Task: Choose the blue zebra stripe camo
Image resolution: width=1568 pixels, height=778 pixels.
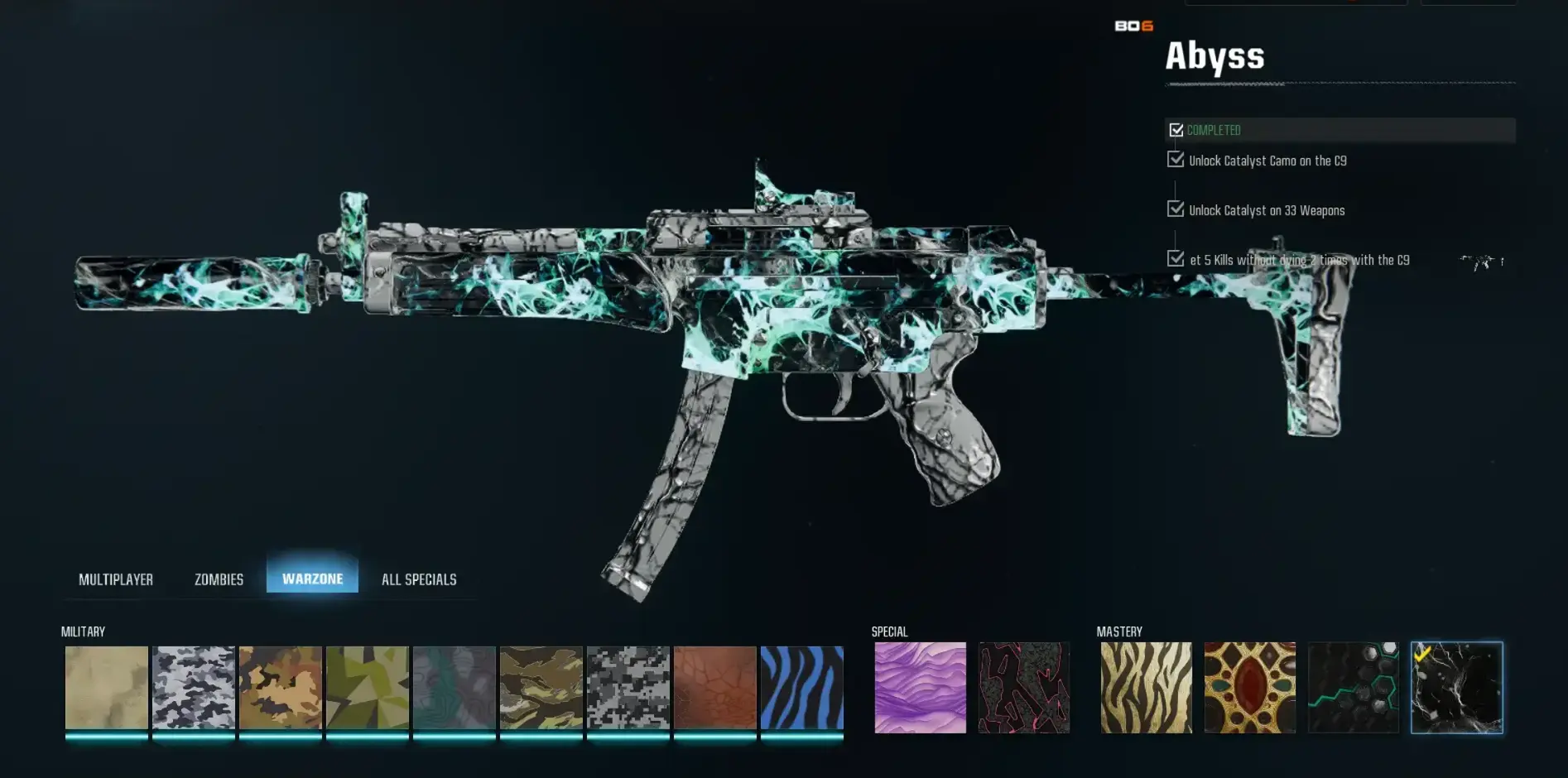Action: [x=802, y=688]
